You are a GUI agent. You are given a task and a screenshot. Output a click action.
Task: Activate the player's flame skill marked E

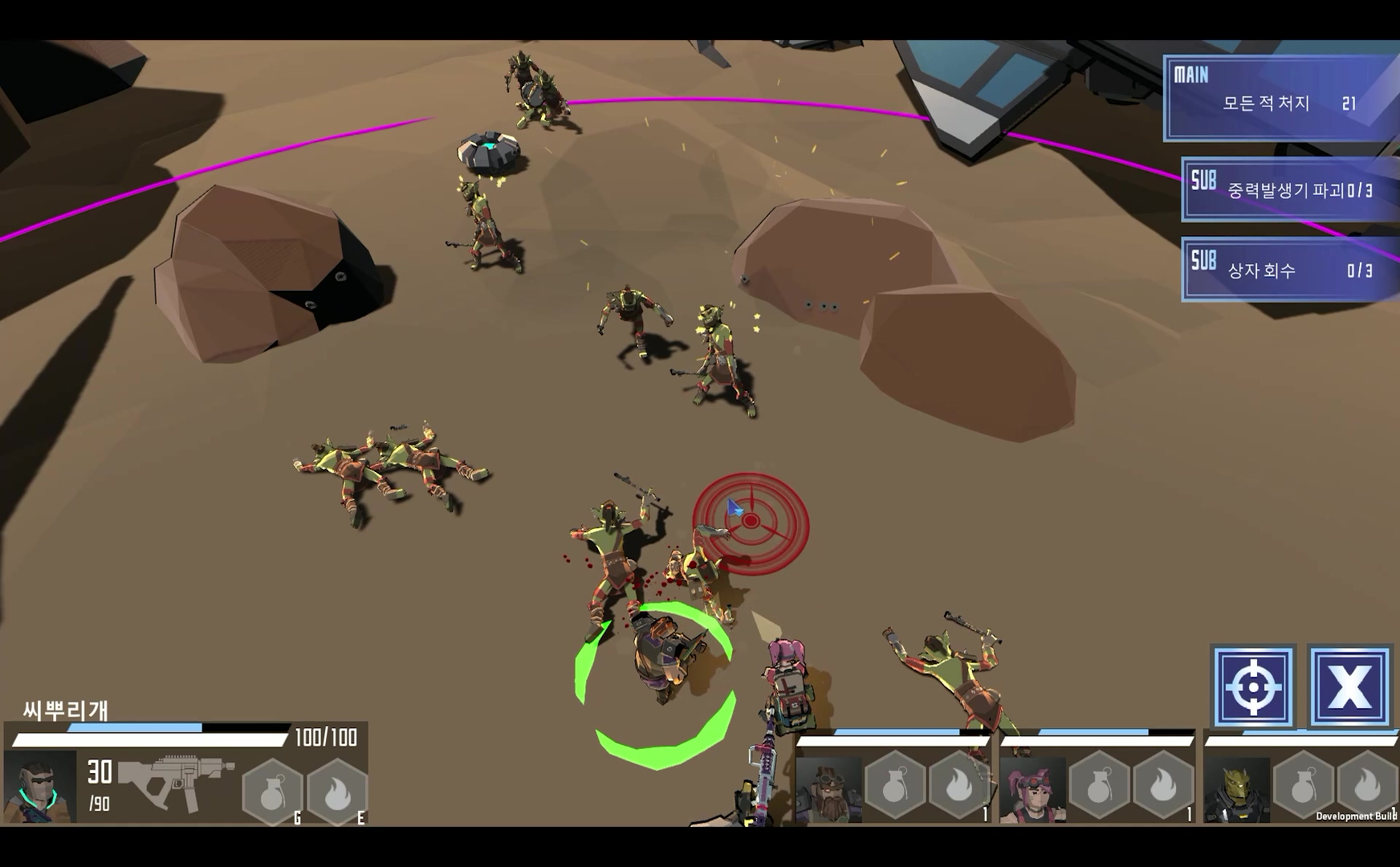click(x=337, y=792)
